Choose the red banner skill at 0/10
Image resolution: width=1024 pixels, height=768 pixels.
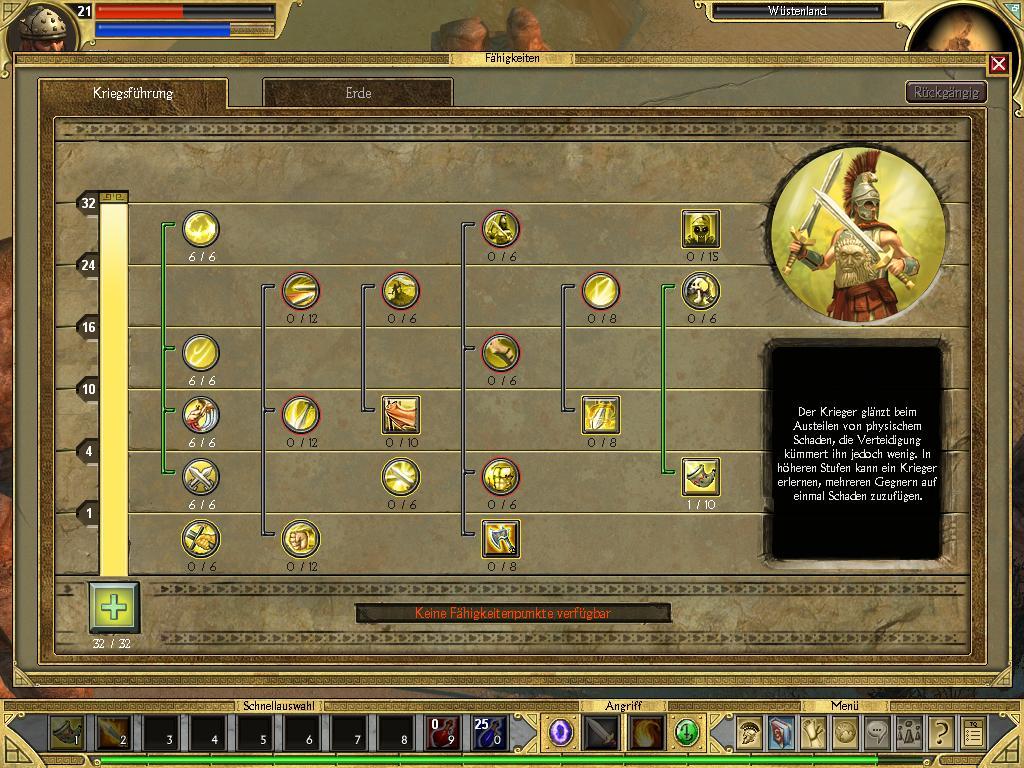tap(401, 415)
